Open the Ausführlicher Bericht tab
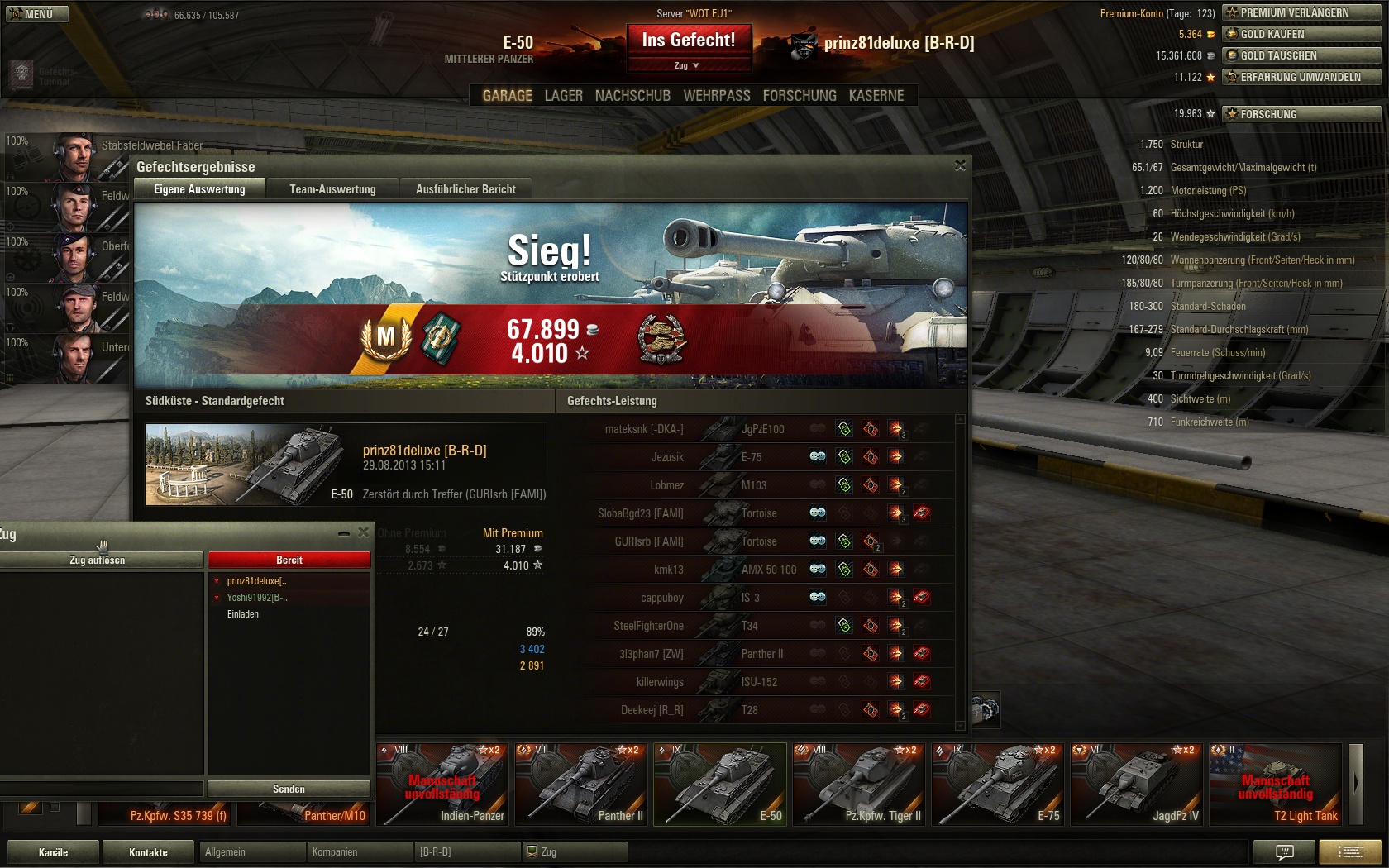Viewport: 1389px width, 868px height. 465,189
